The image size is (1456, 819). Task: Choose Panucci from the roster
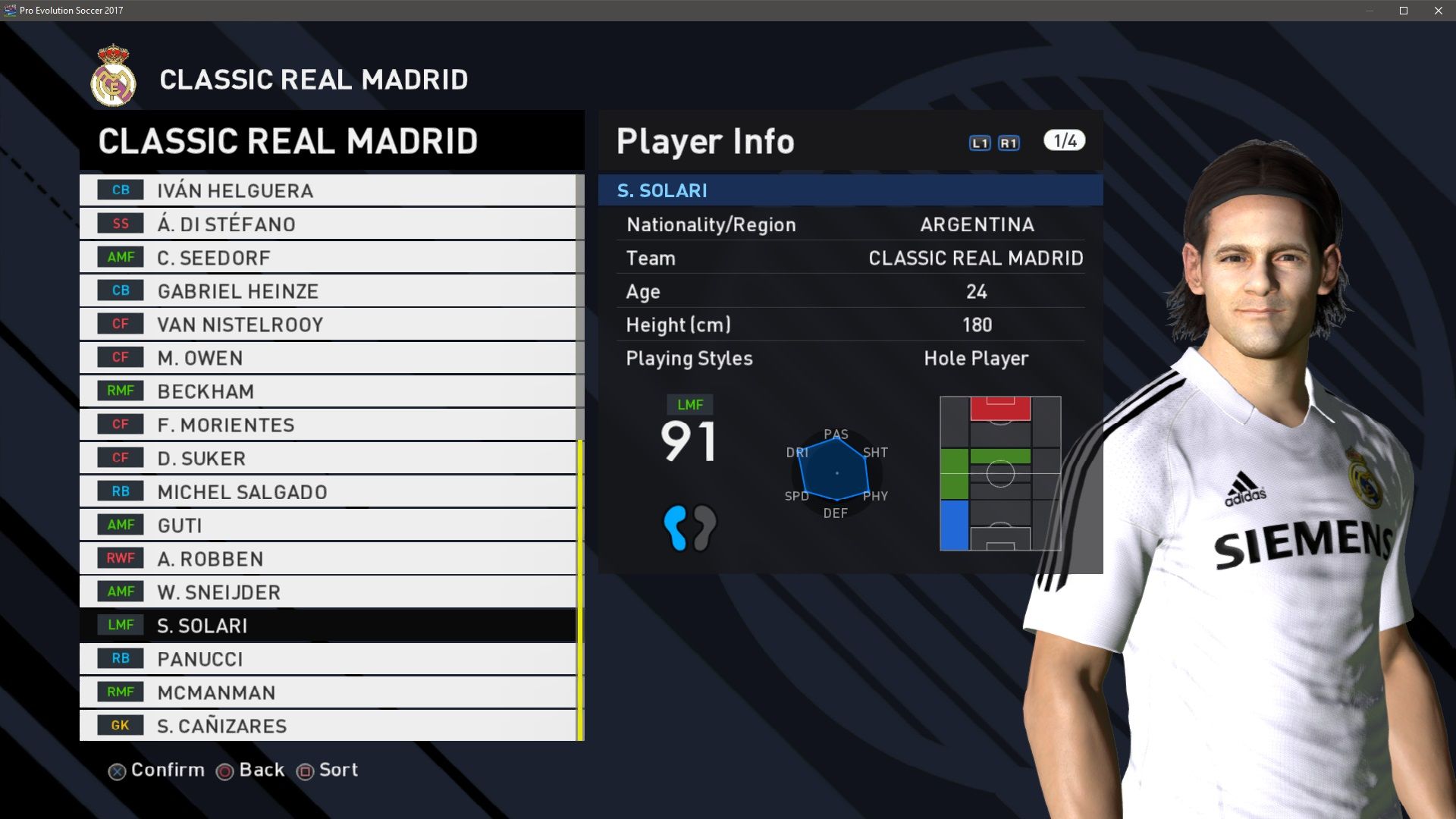[328, 658]
